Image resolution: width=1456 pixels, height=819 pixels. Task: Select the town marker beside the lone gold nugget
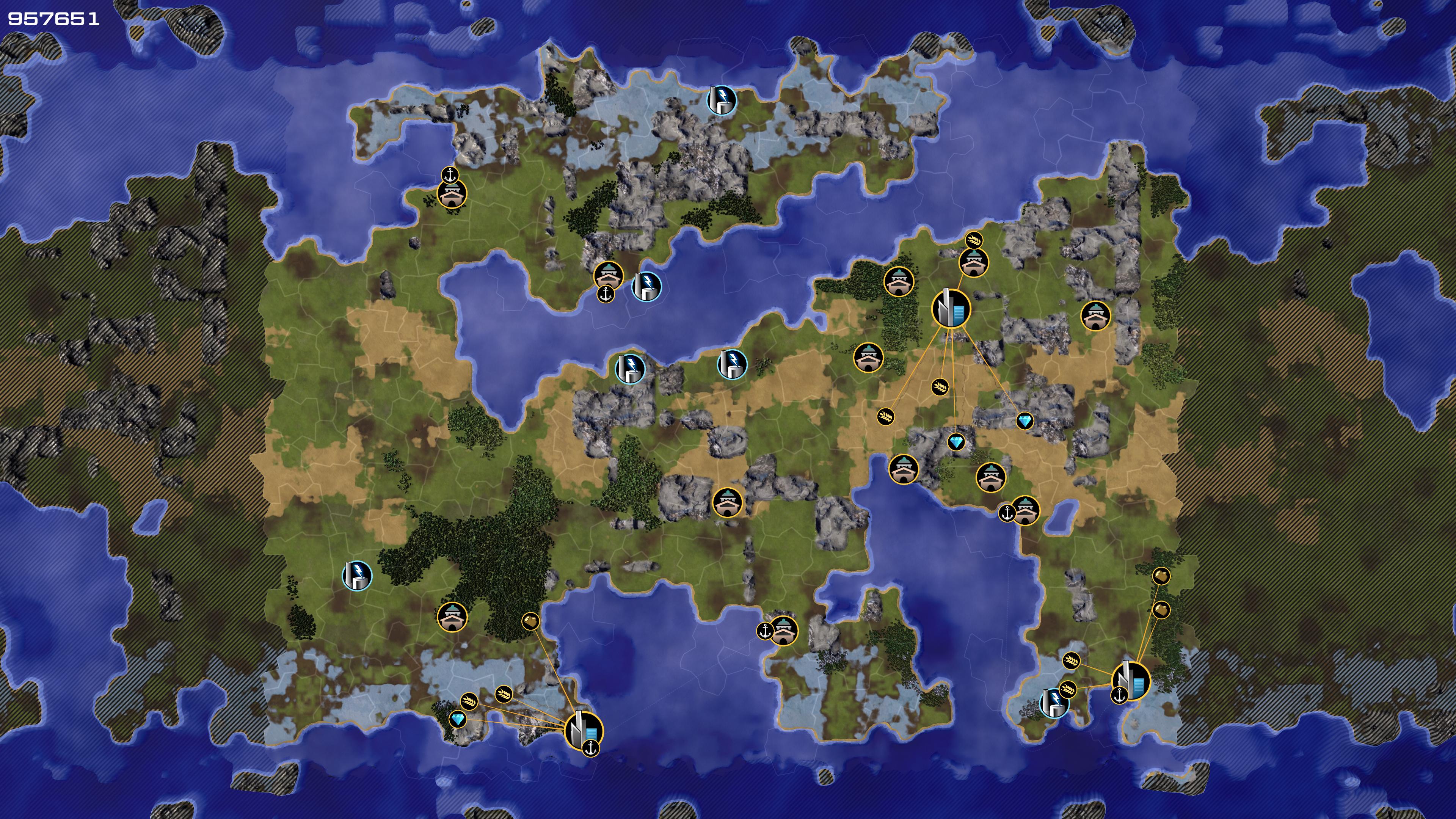tap(452, 617)
